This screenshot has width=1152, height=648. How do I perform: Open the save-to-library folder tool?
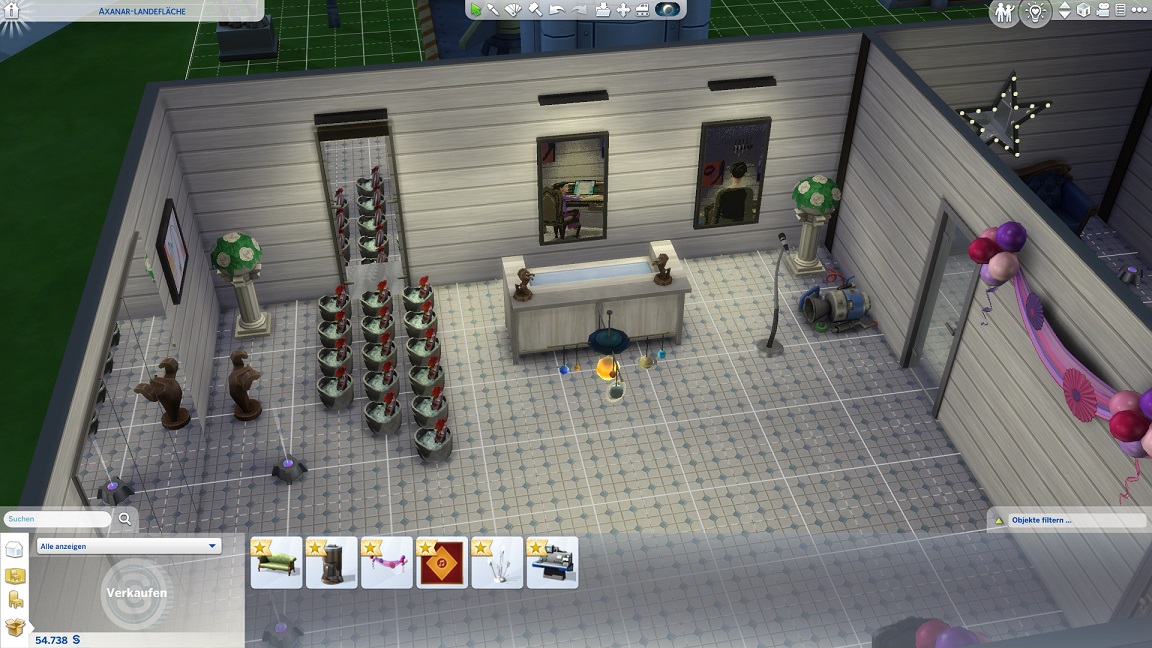click(x=602, y=10)
